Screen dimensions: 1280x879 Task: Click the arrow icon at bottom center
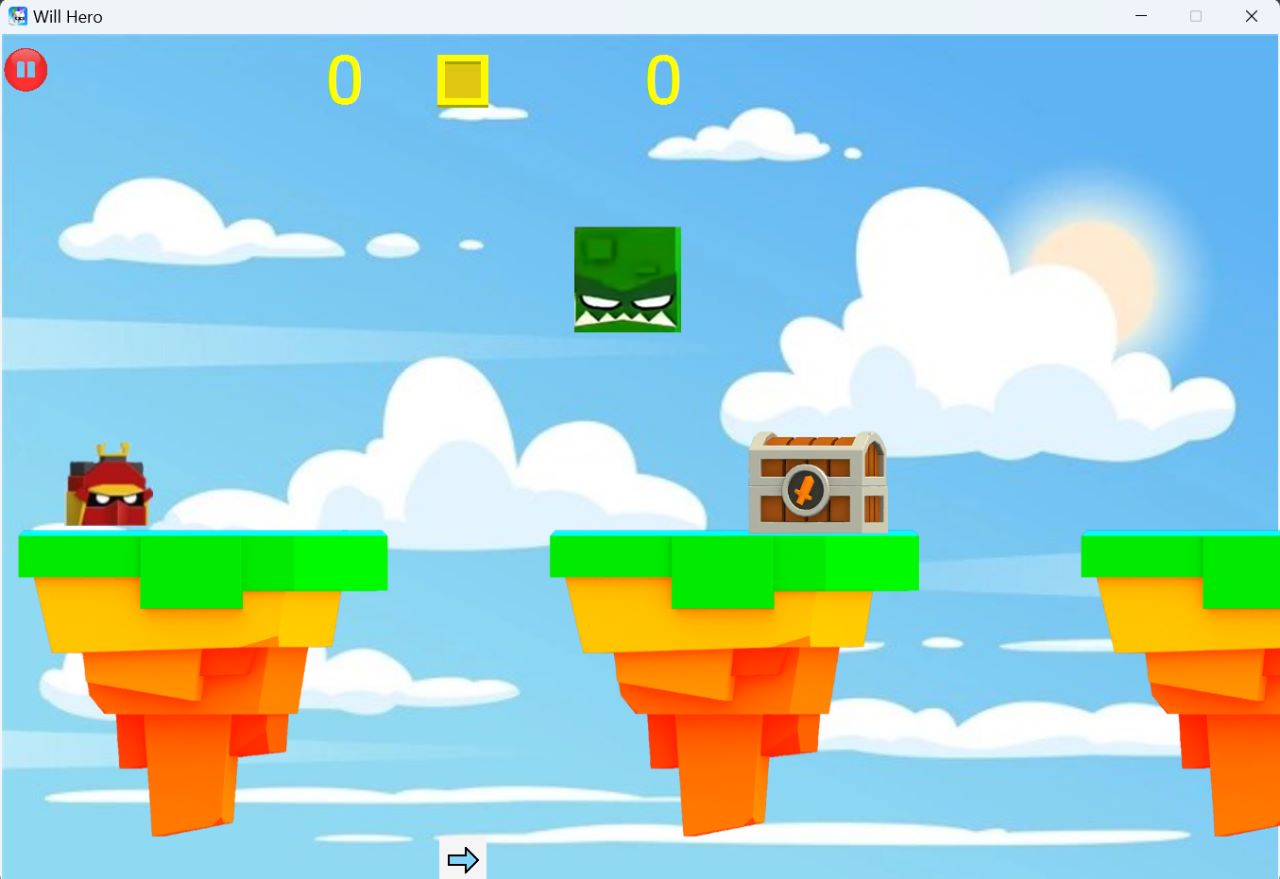[463, 859]
